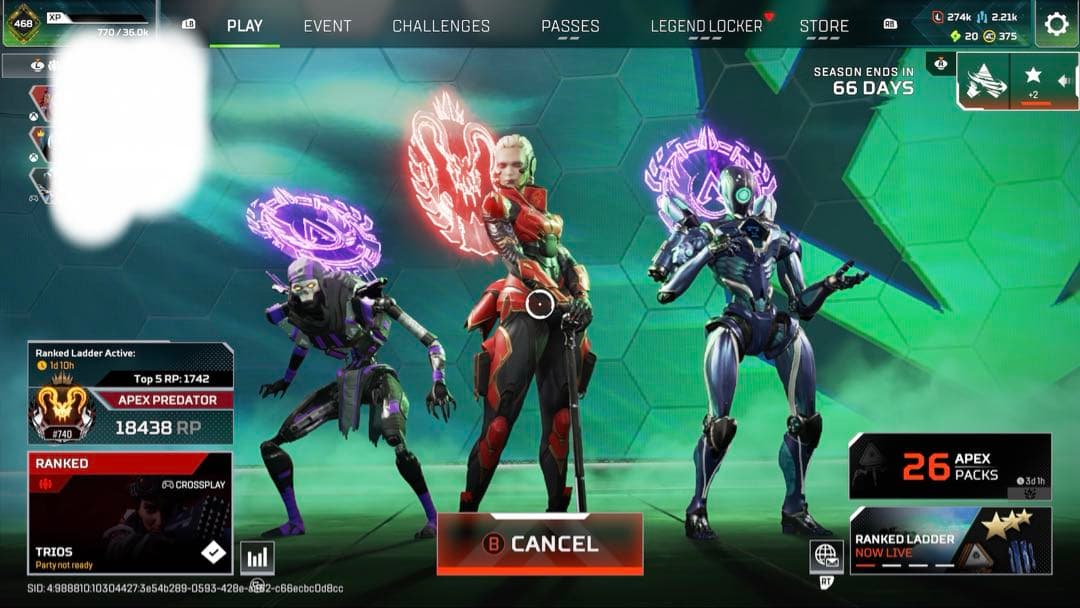Select the Legend Locker tab
1080x608 pixels.
(706, 26)
